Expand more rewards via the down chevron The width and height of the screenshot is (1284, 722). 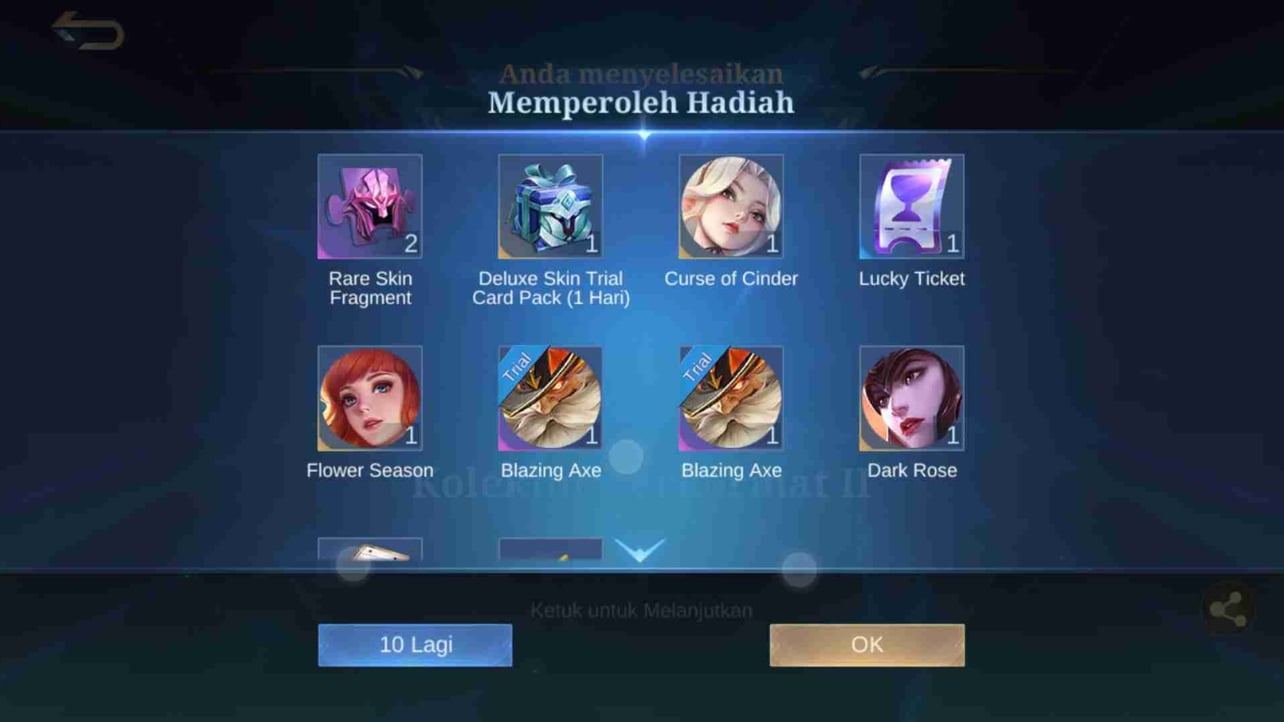coord(639,549)
